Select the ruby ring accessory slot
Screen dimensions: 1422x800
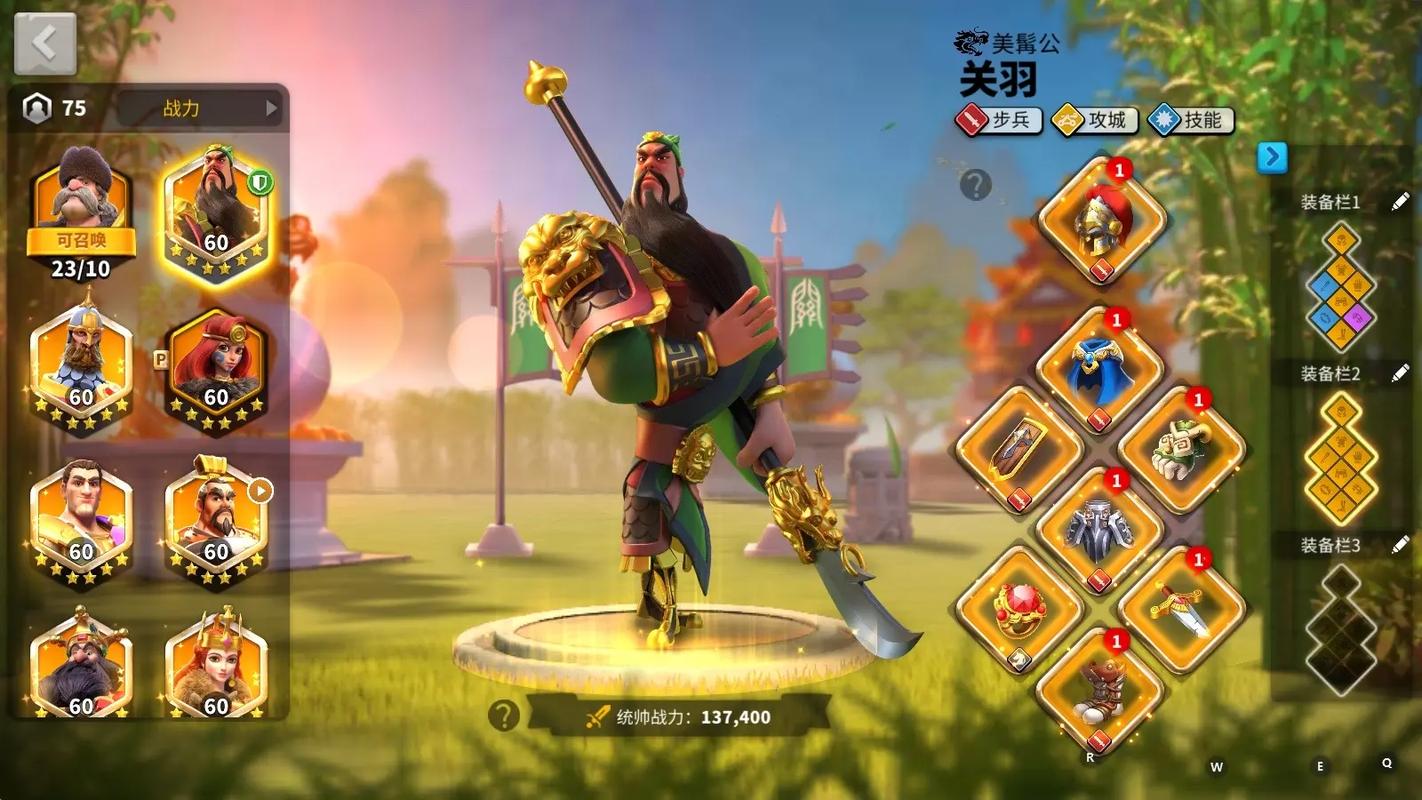pyautogui.click(x=1019, y=610)
